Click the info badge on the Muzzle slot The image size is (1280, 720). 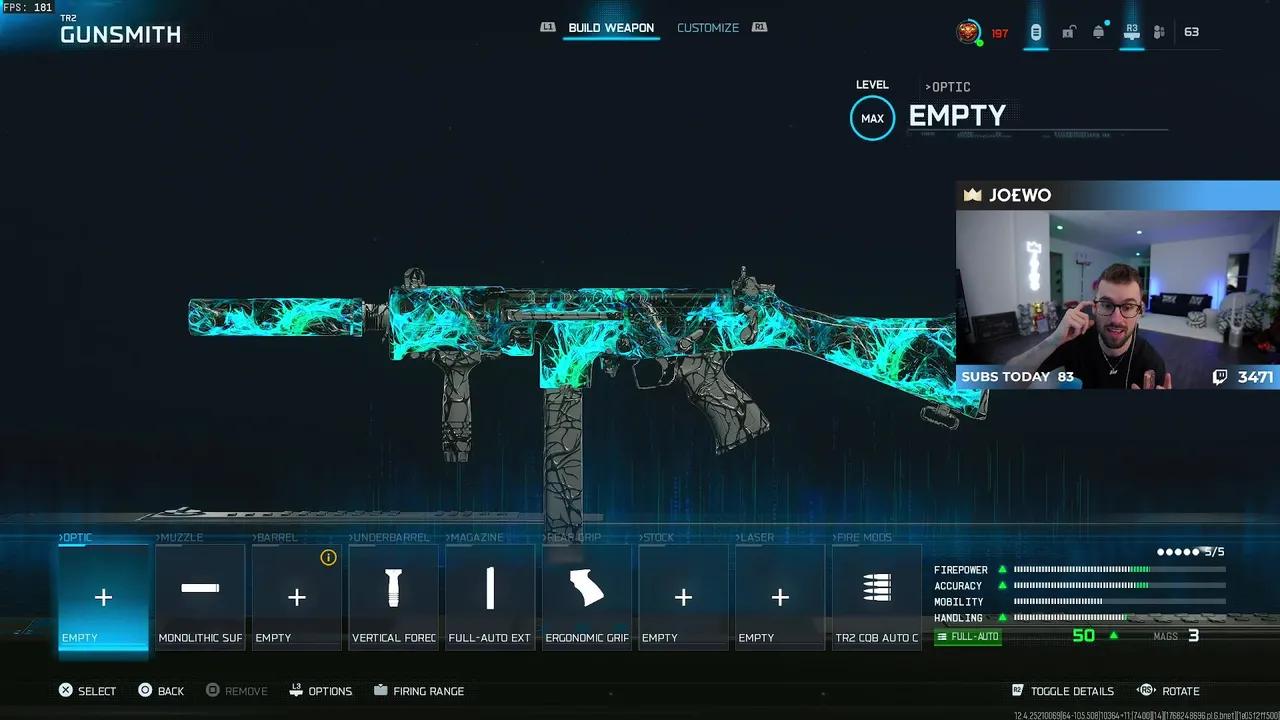pyautogui.click(x=328, y=558)
